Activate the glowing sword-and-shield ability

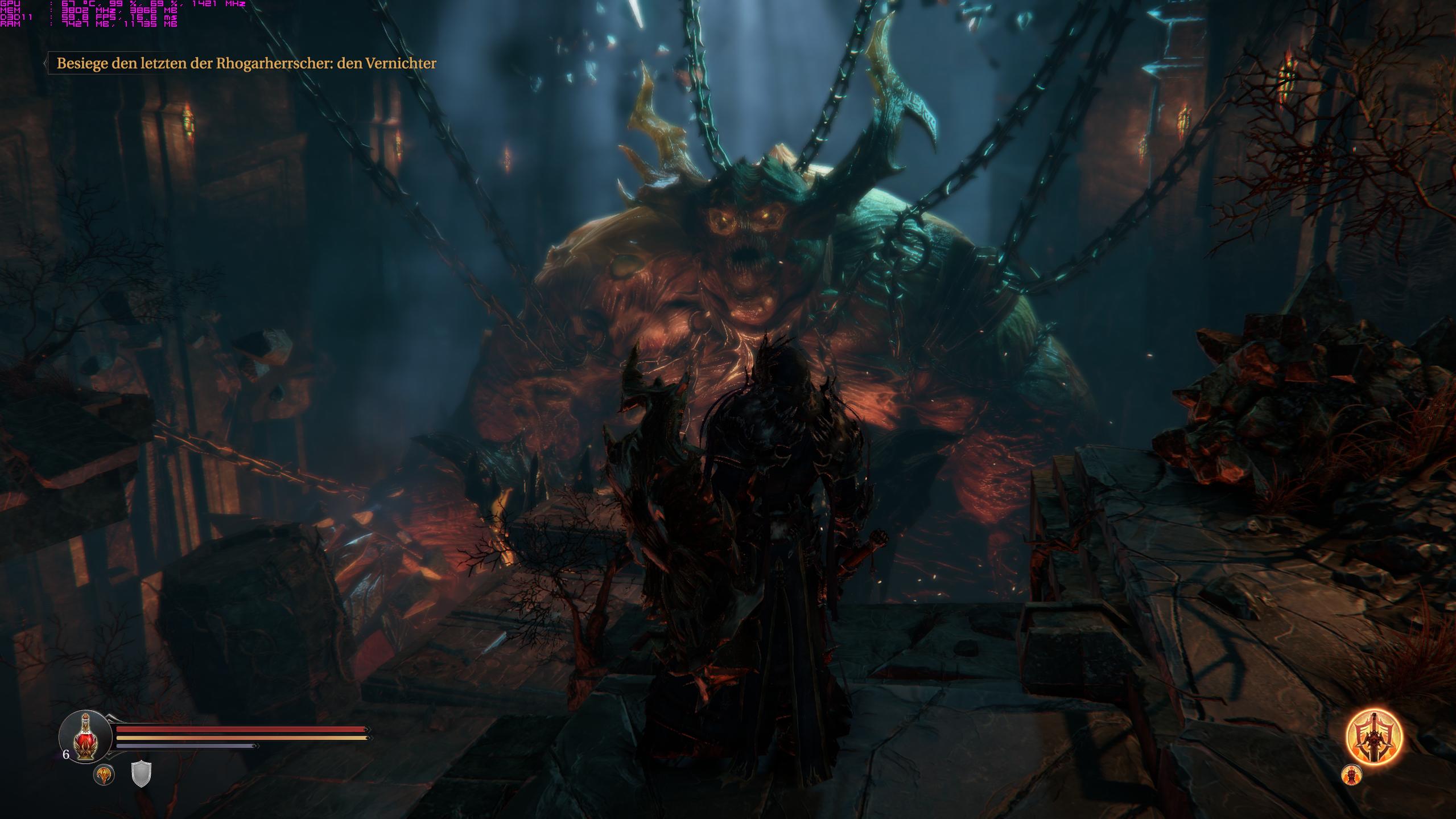point(1373,738)
